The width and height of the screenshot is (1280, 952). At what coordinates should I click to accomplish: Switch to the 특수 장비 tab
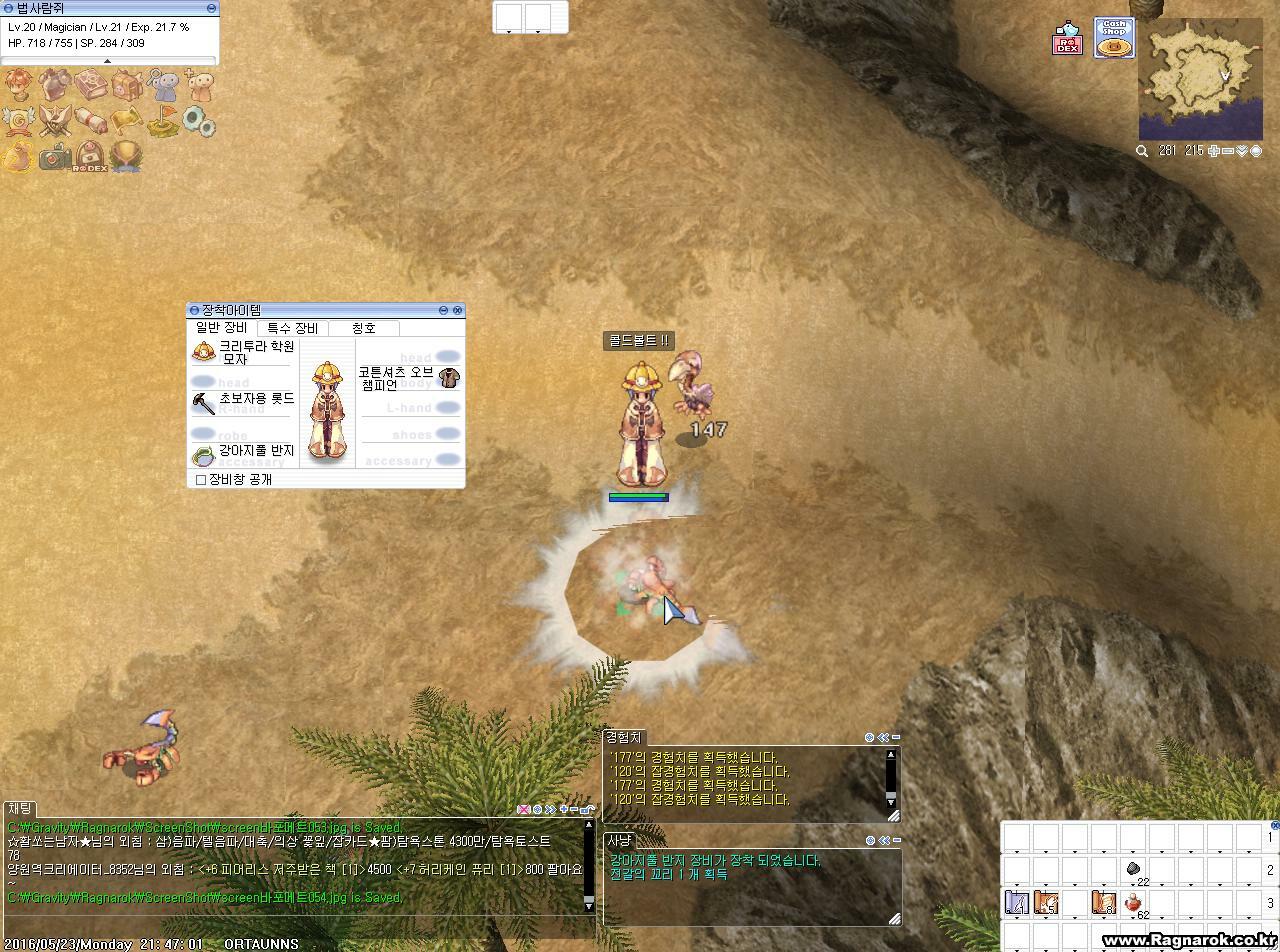point(292,328)
